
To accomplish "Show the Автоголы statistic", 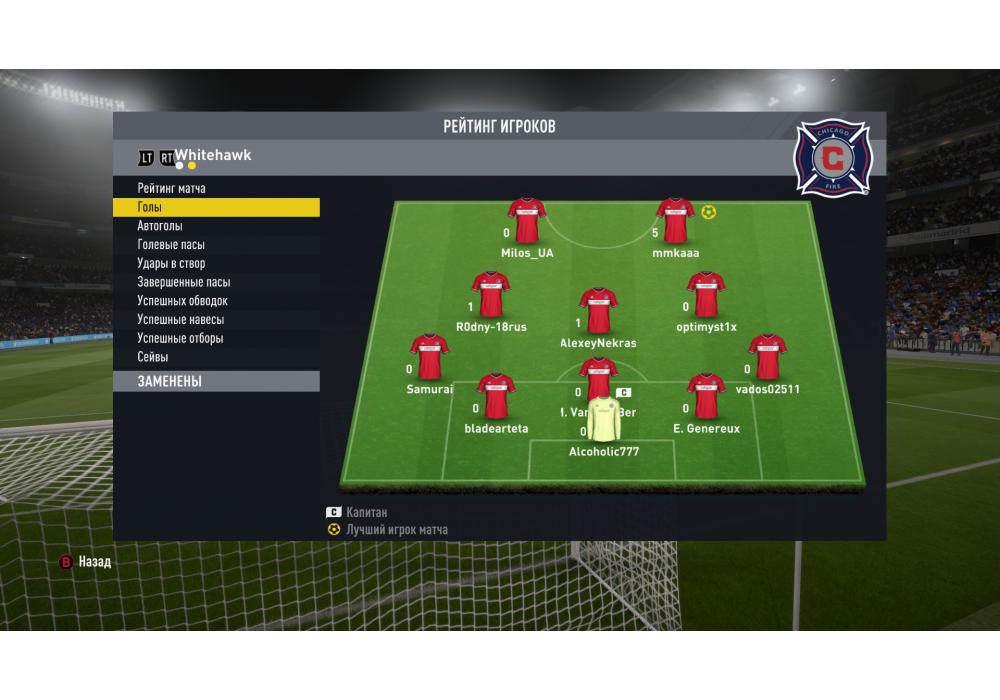I will pos(160,226).
